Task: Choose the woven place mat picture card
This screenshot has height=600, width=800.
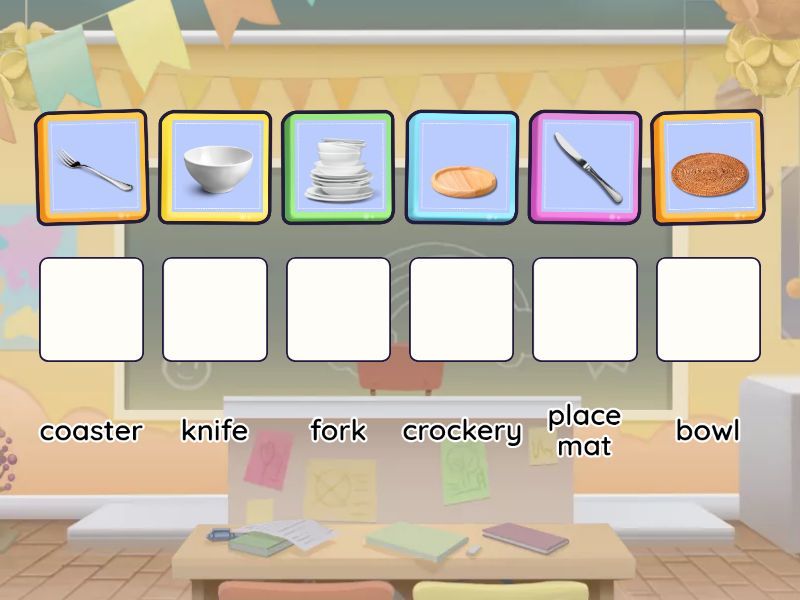Action: click(x=707, y=167)
